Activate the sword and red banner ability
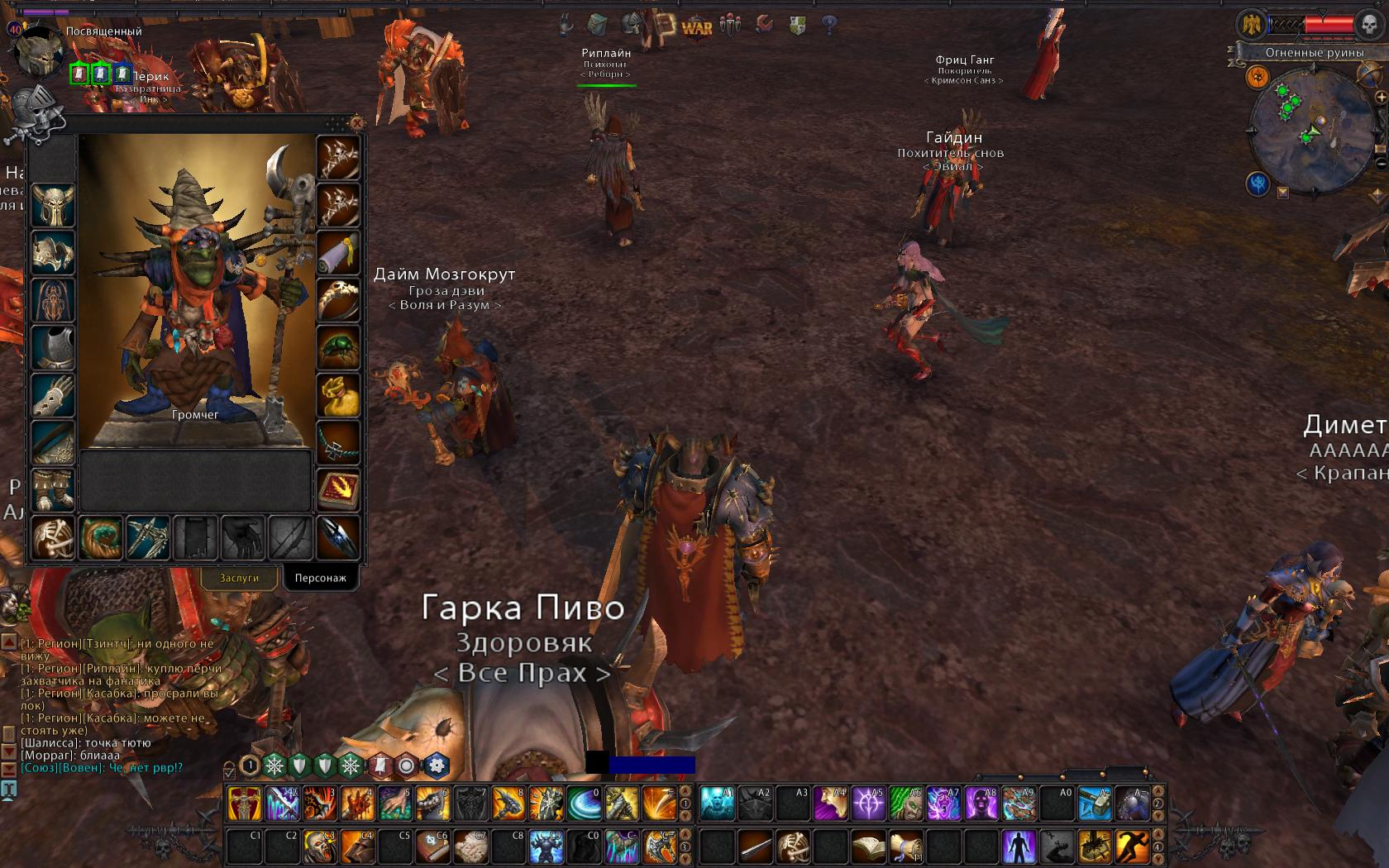The width and height of the screenshot is (1389, 868). coord(245,804)
